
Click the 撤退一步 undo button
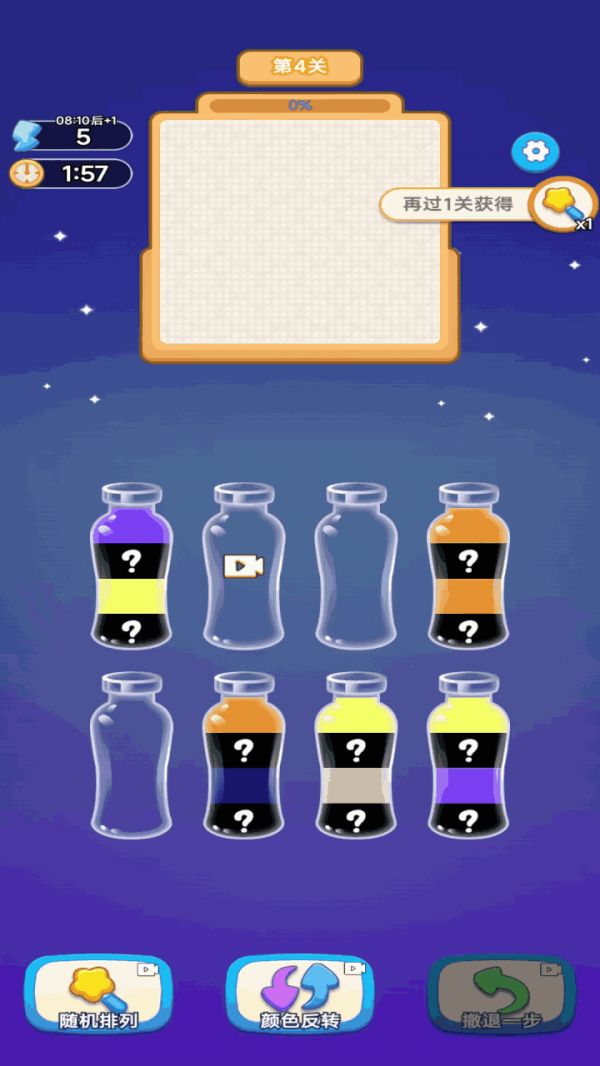click(501, 993)
